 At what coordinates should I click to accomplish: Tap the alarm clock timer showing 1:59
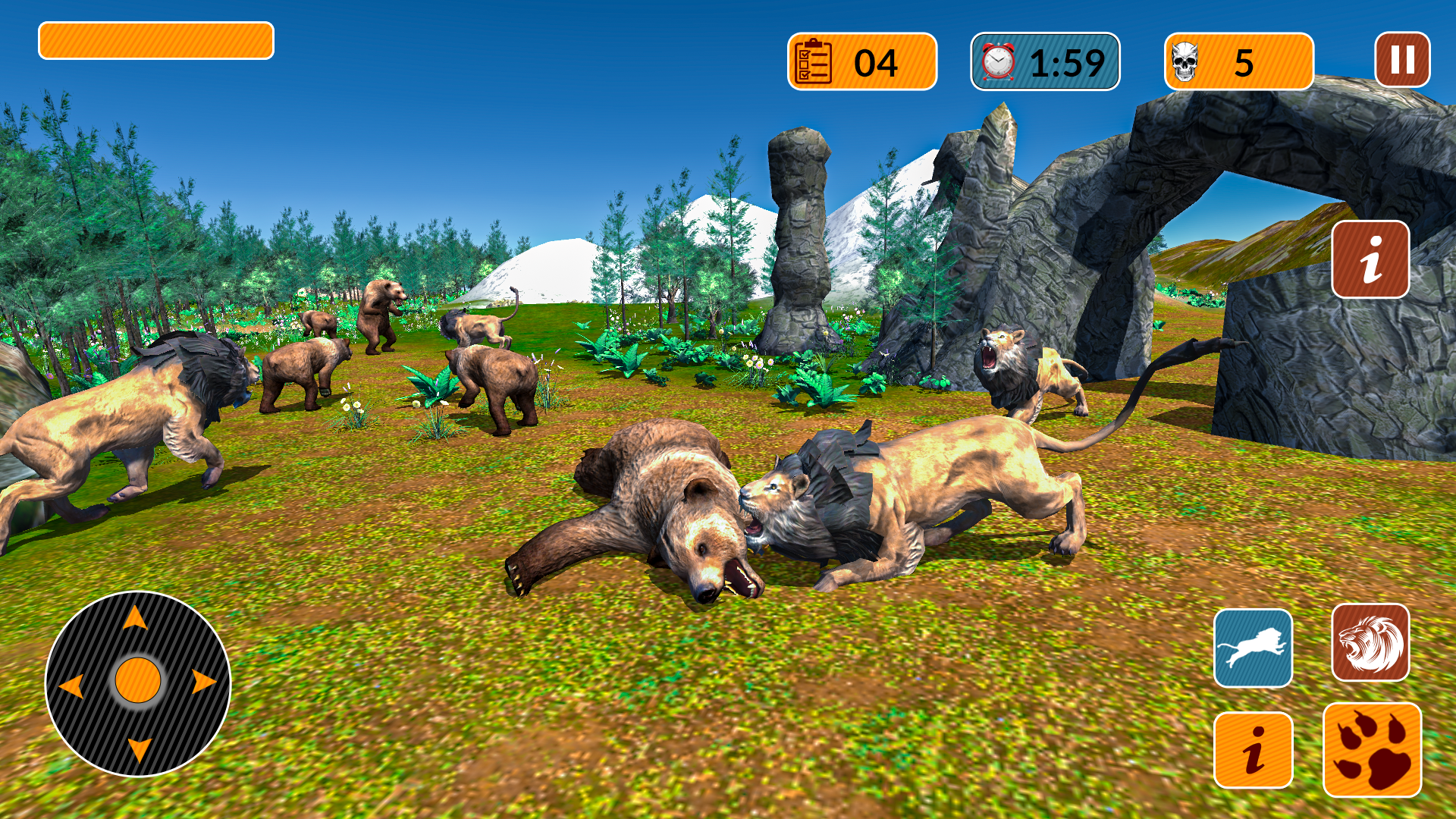tap(1044, 61)
